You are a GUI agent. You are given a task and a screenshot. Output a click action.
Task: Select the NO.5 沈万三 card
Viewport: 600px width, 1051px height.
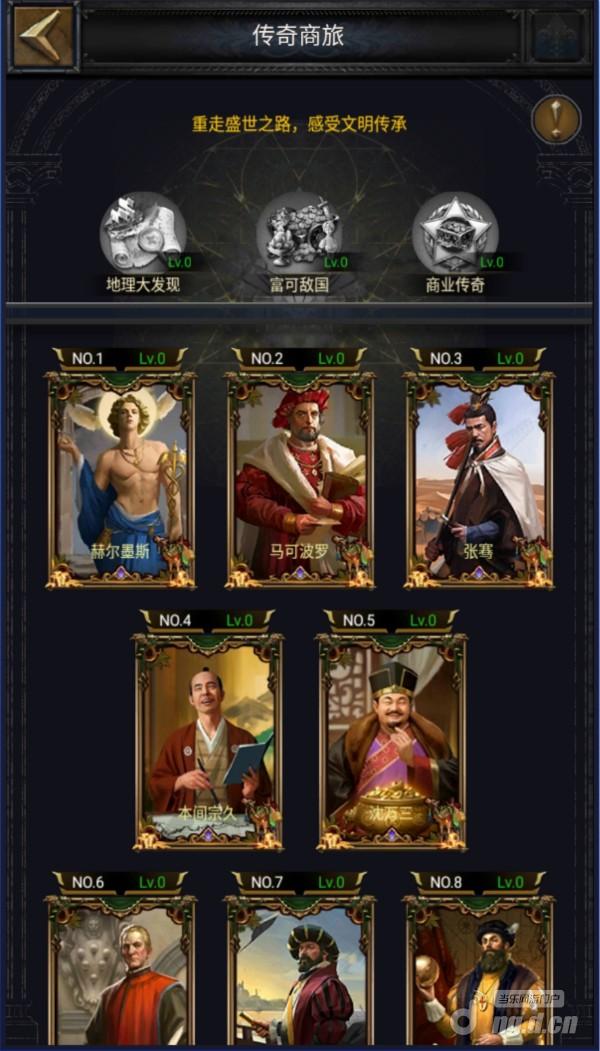(x=392, y=740)
